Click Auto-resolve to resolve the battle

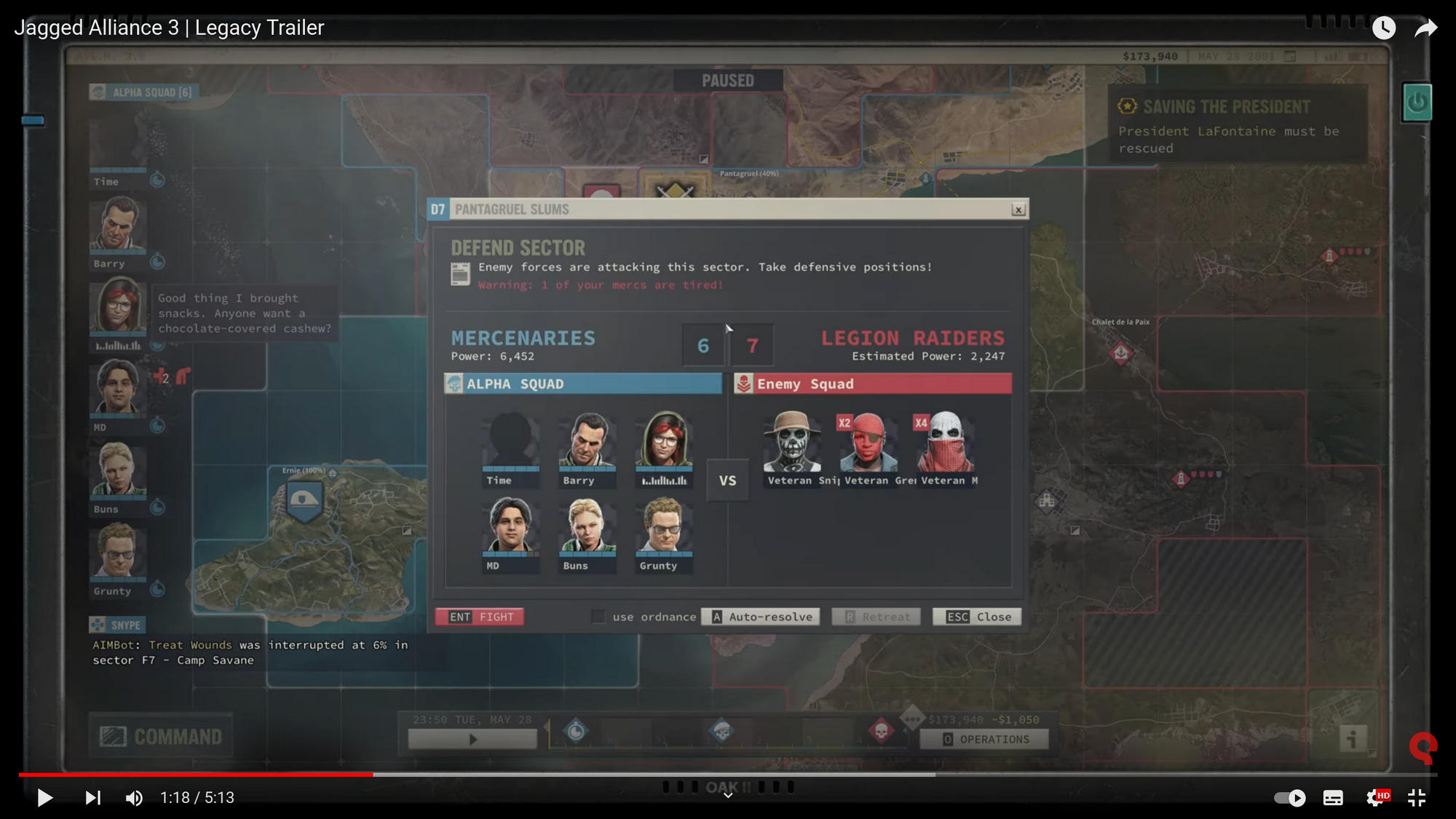(x=760, y=617)
